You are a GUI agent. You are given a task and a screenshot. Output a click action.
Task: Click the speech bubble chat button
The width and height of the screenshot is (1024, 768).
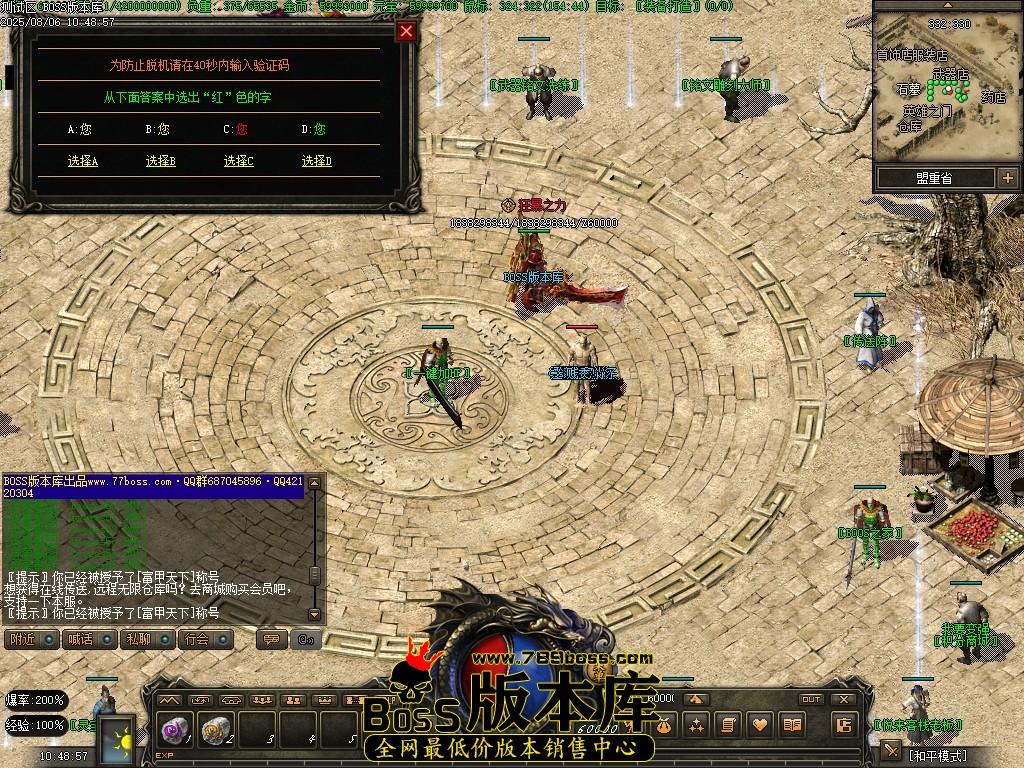(x=270, y=639)
